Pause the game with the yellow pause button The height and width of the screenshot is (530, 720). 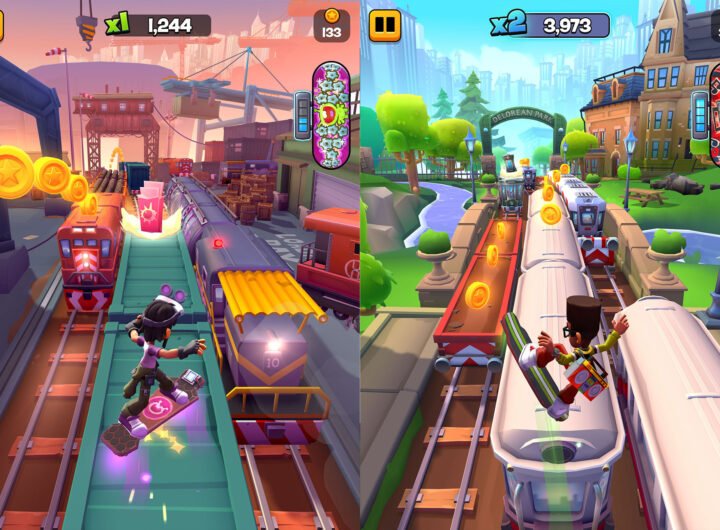click(384, 25)
